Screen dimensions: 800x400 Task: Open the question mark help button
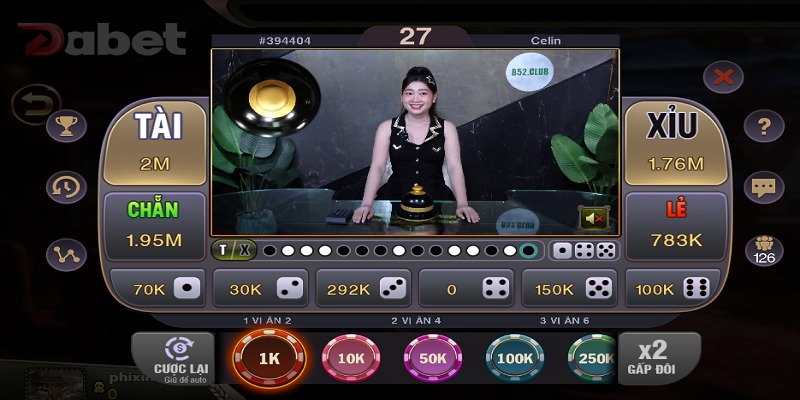click(764, 126)
